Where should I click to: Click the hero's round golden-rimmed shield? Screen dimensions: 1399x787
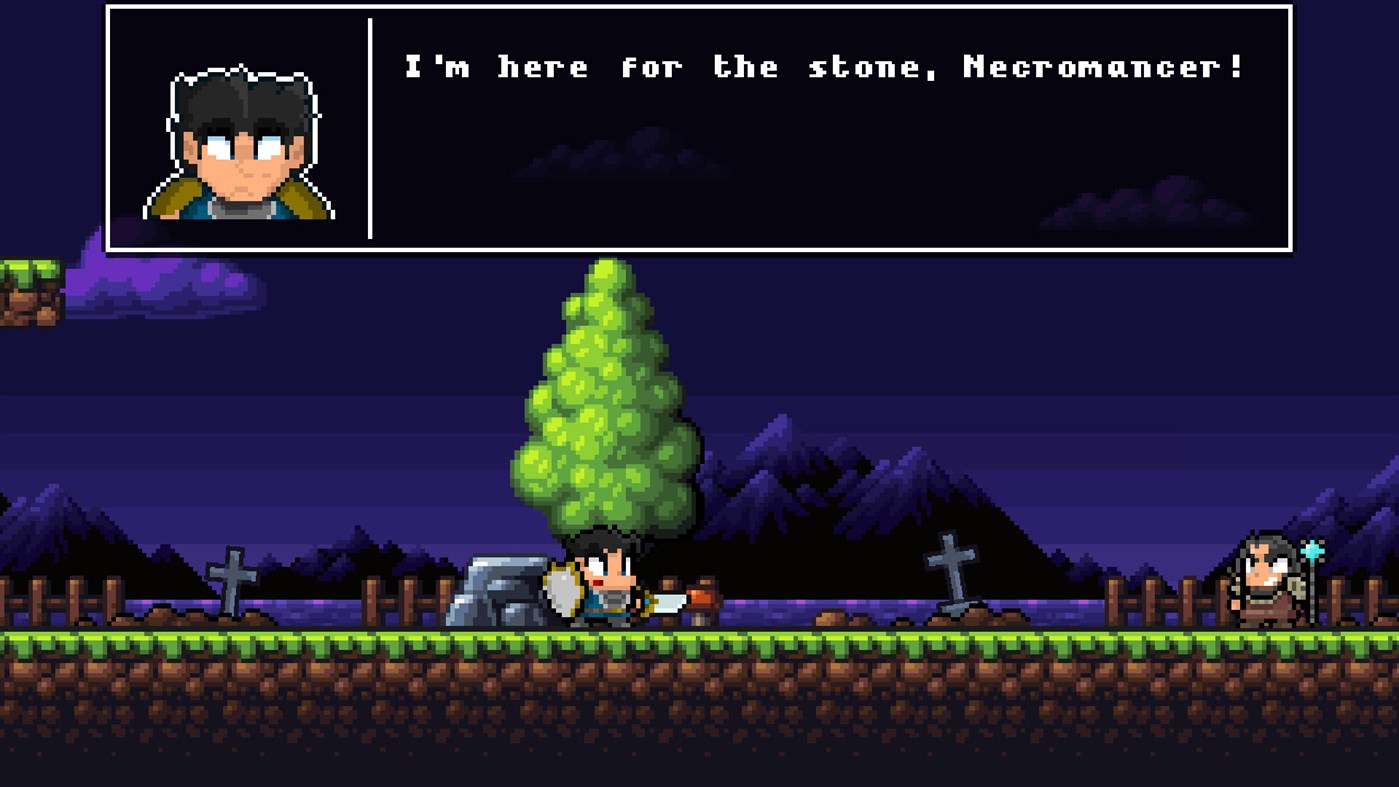tap(560, 588)
